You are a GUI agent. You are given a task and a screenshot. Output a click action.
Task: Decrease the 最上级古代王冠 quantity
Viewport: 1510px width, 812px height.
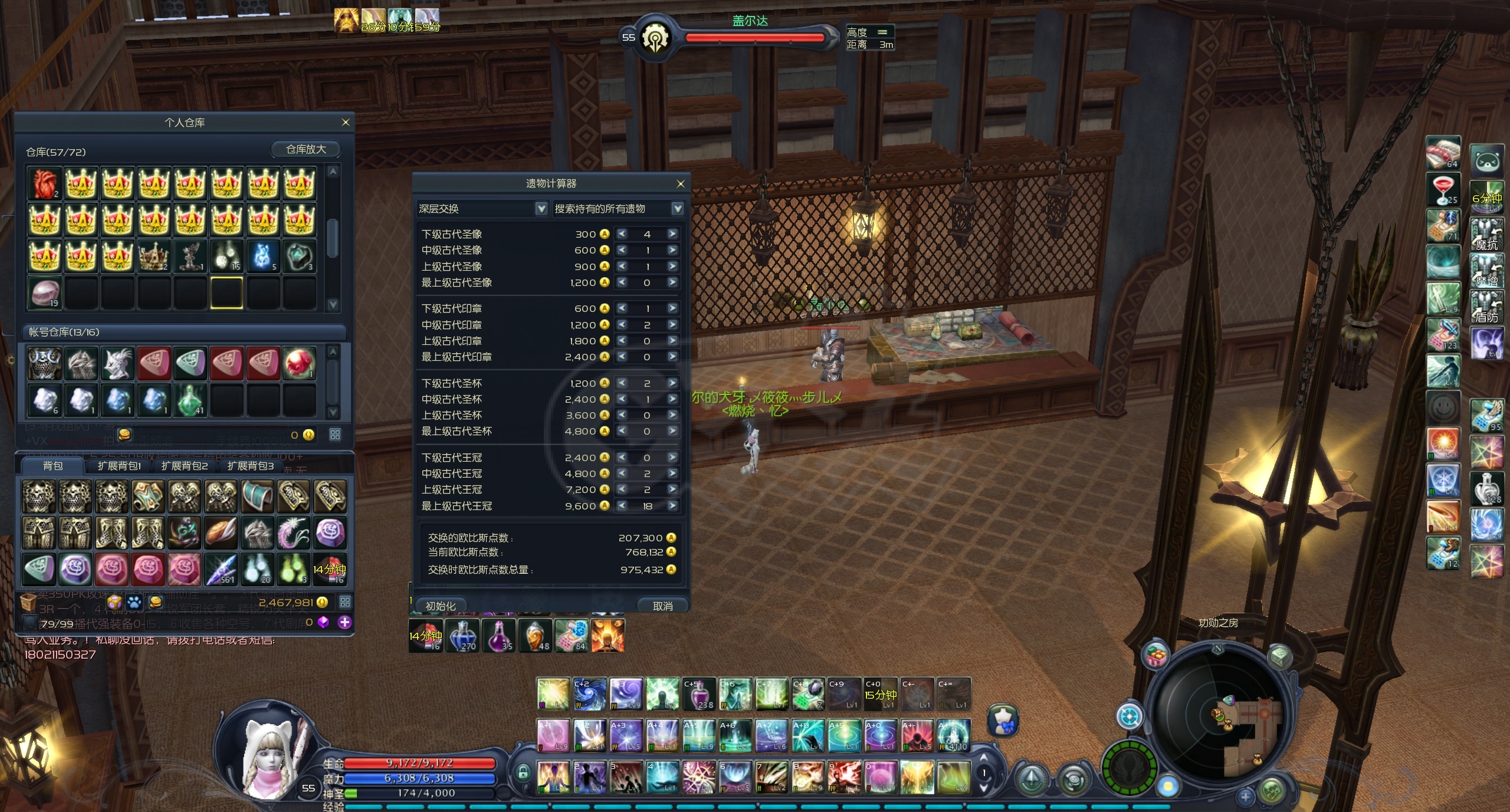point(622,506)
